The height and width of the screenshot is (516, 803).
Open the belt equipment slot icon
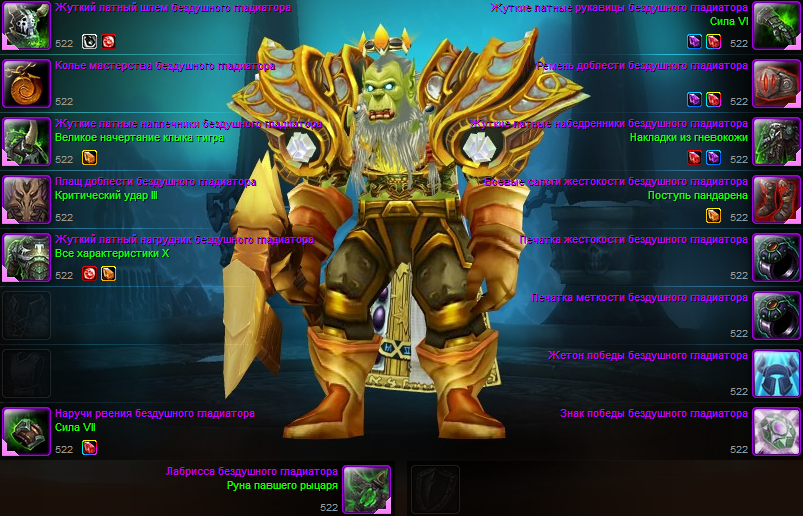(x=776, y=84)
